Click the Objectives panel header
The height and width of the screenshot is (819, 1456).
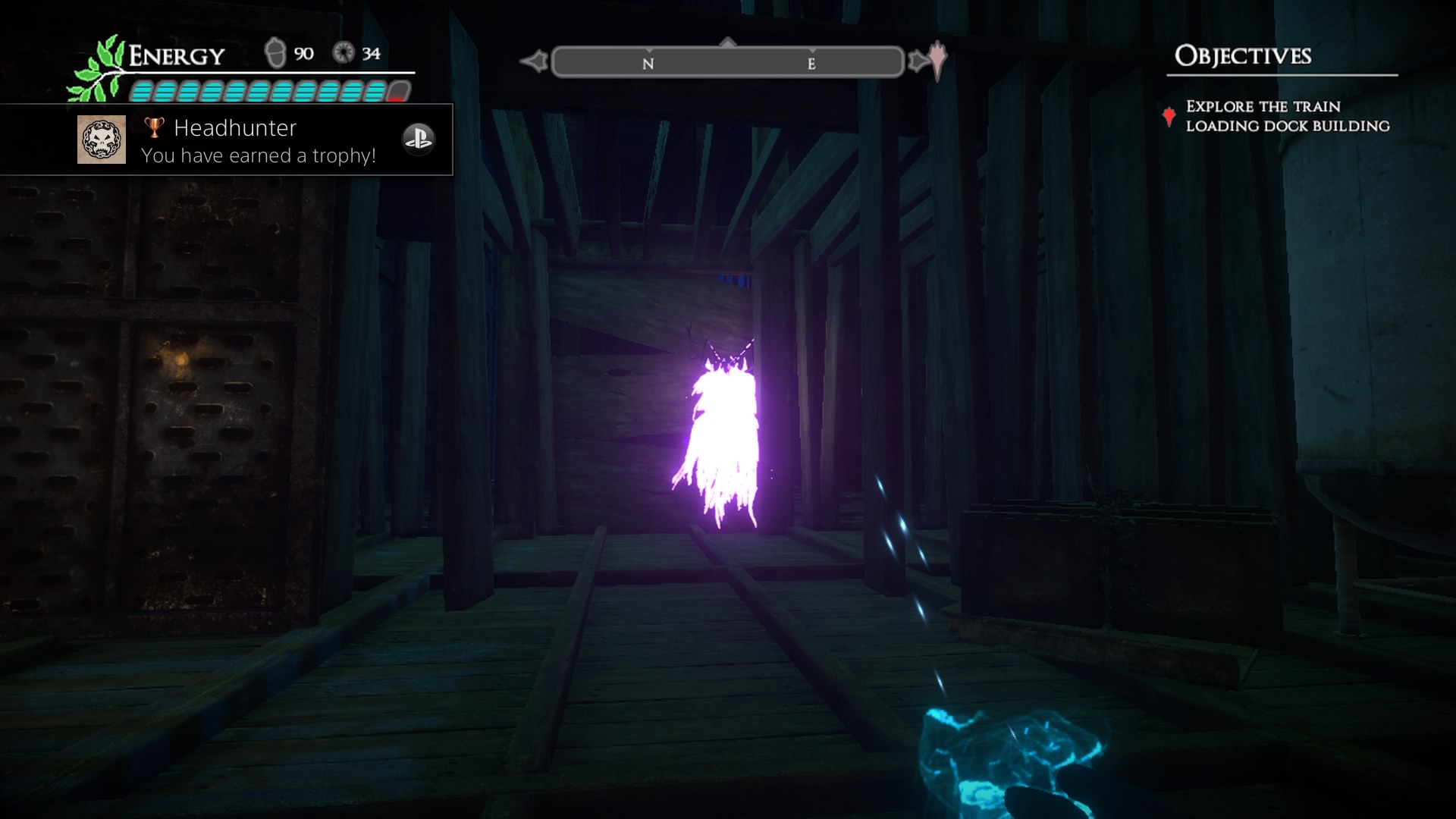[x=1242, y=56]
